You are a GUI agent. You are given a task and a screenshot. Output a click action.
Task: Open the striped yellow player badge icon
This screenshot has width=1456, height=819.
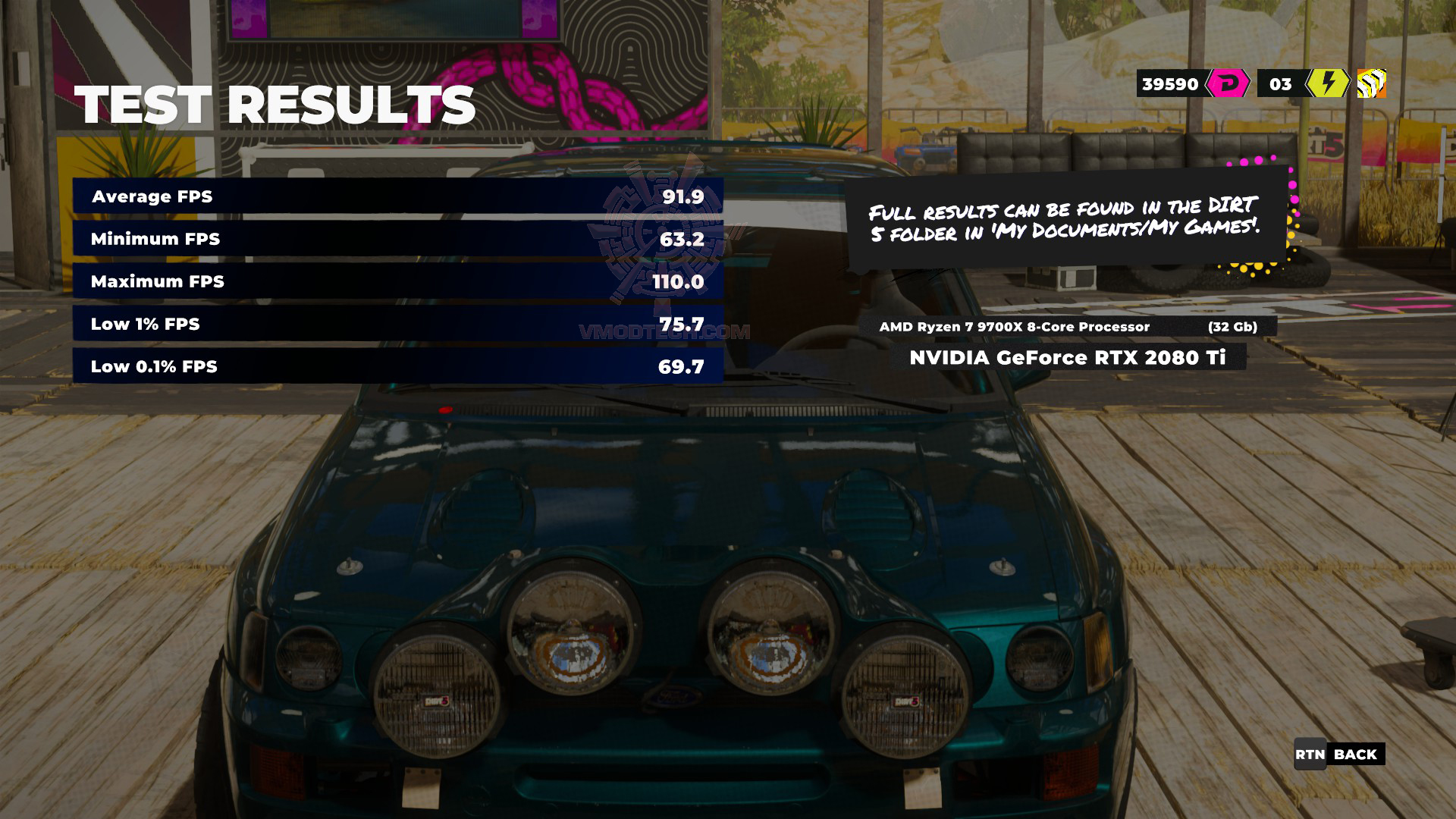[1371, 83]
